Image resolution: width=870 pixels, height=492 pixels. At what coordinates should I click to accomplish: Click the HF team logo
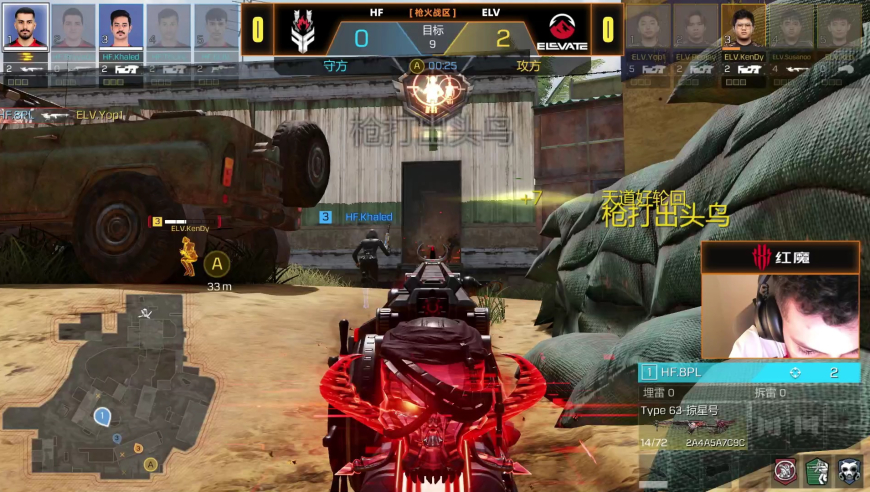[x=302, y=30]
